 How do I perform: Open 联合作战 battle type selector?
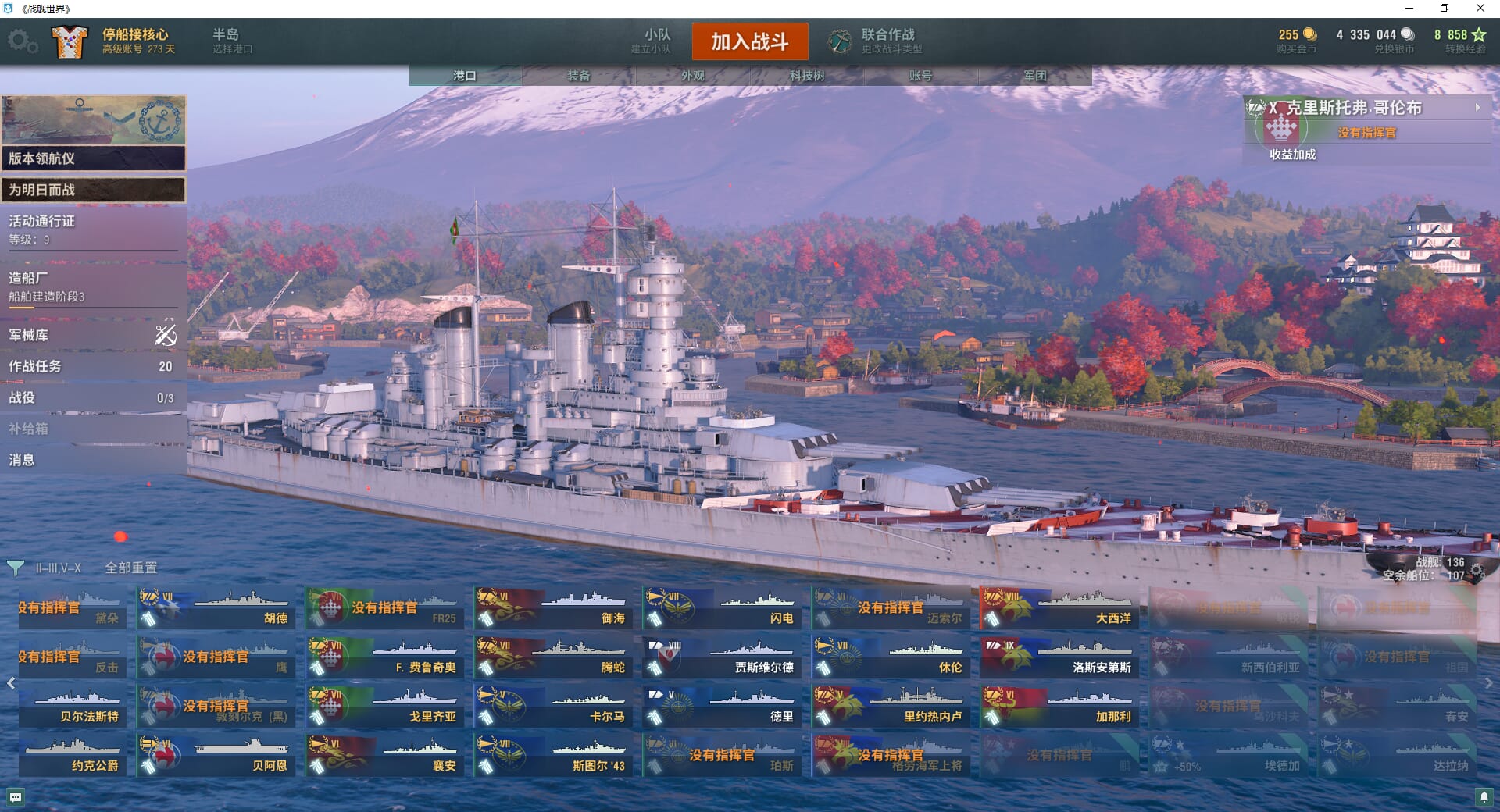coord(877,41)
